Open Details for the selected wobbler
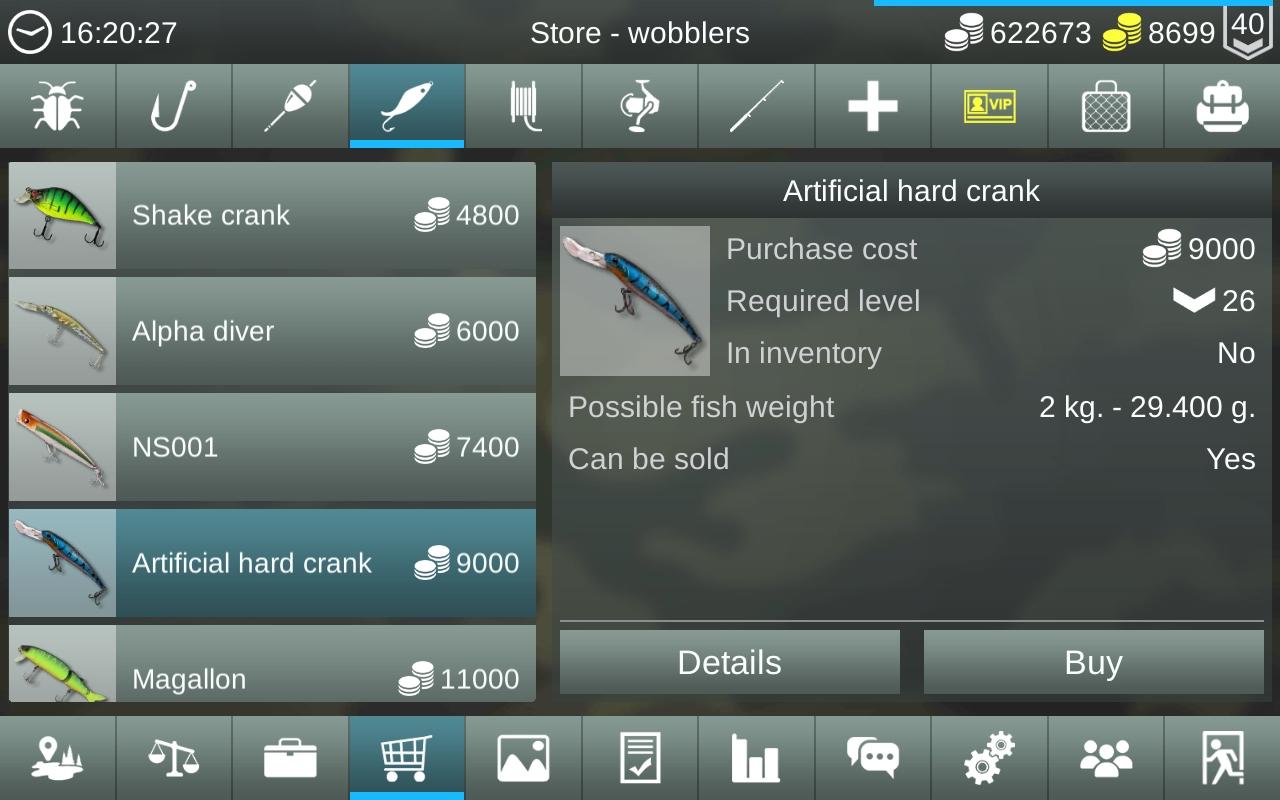Viewport: 1280px width, 800px height. (729, 662)
